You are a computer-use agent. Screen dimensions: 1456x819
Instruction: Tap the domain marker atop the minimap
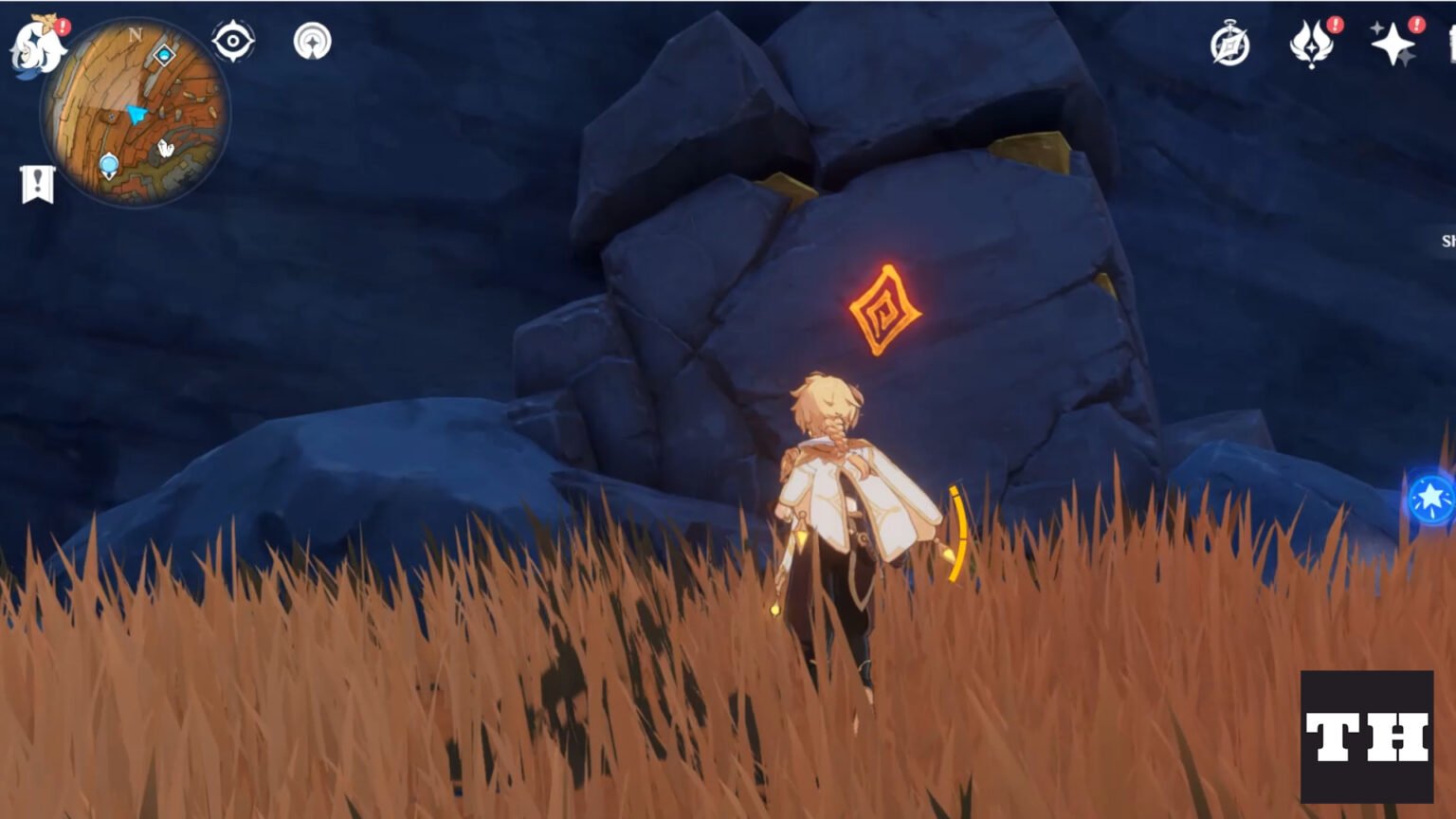pyautogui.click(x=165, y=54)
